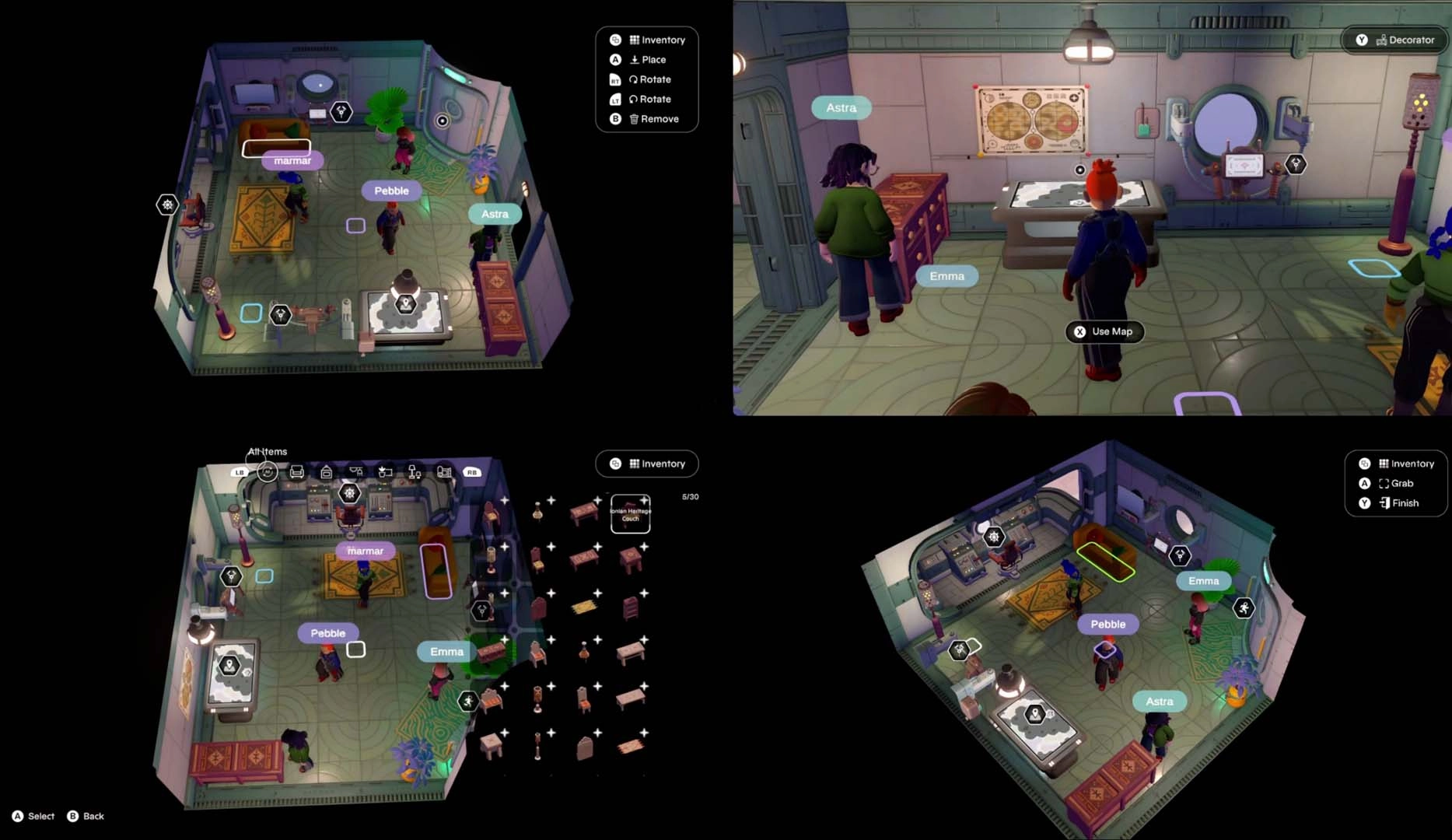Open the wrench marker near the workbench

coord(279,317)
